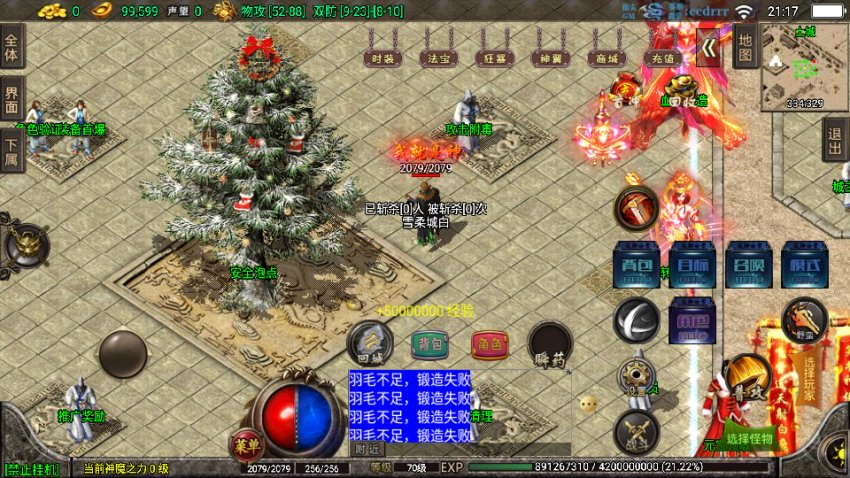Hit the 退出 exit button

point(835,139)
